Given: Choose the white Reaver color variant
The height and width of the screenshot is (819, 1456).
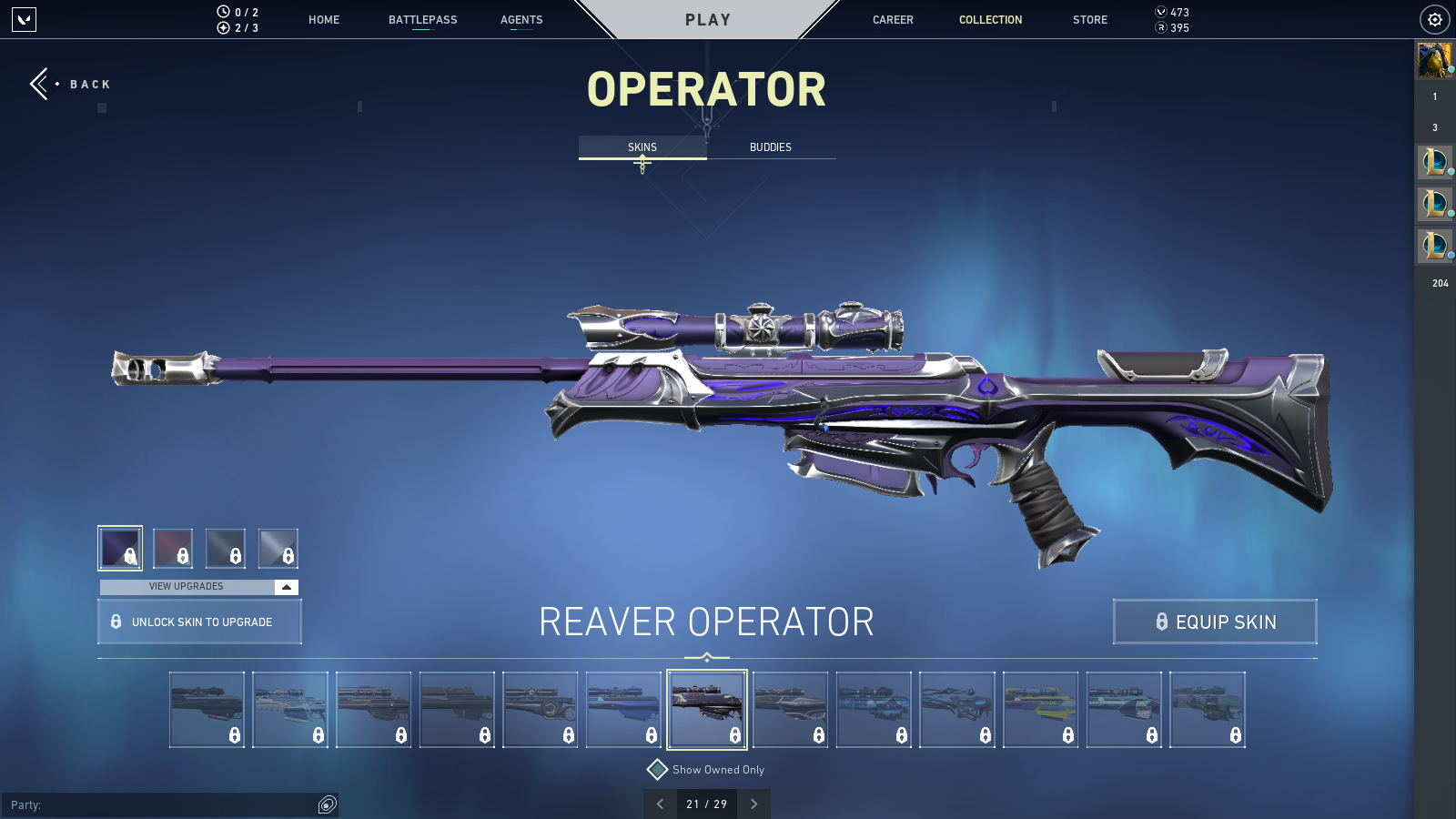Looking at the screenshot, I should [x=278, y=548].
